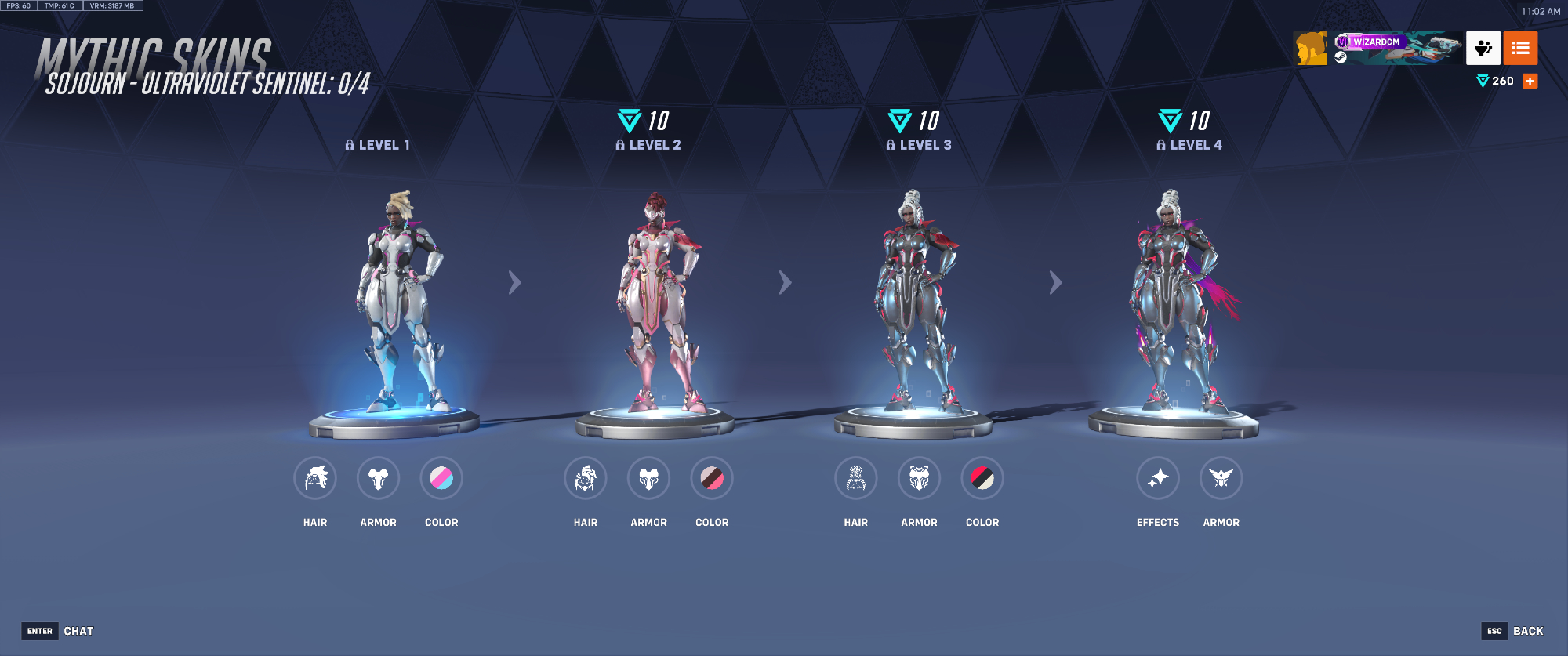The height and width of the screenshot is (656, 1568).
Task: Choose the Level 2 rose-and-dark Color swatch
Action: click(x=712, y=478)
